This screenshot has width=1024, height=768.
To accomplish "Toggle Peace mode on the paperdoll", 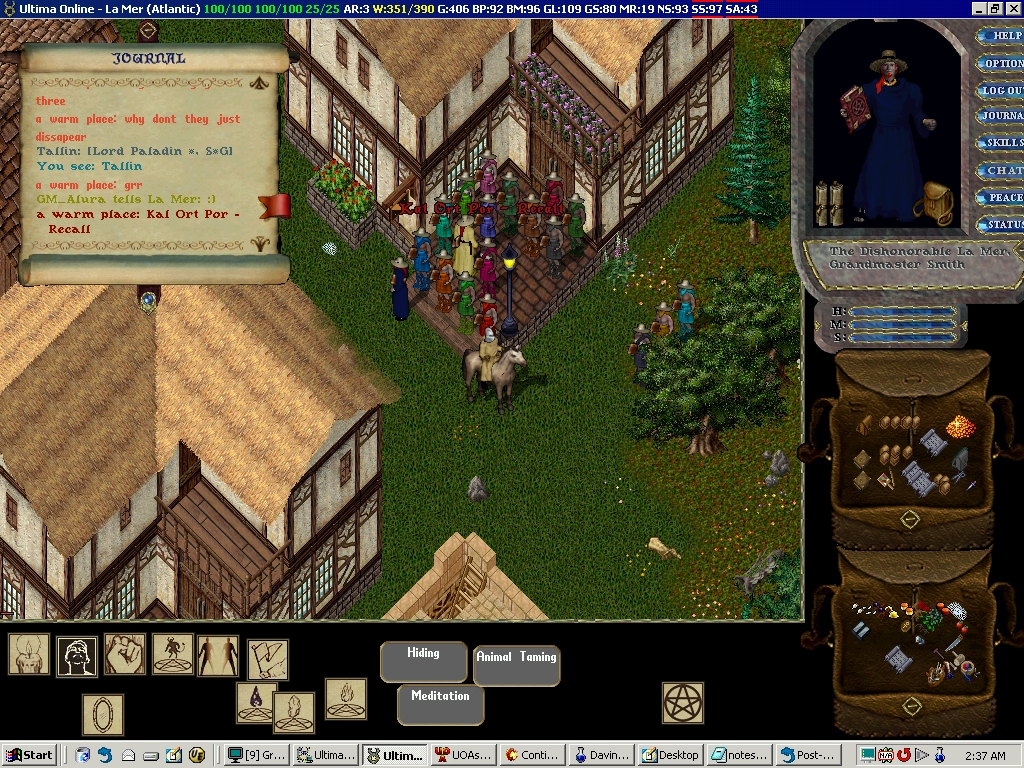I will point(1004,197).
